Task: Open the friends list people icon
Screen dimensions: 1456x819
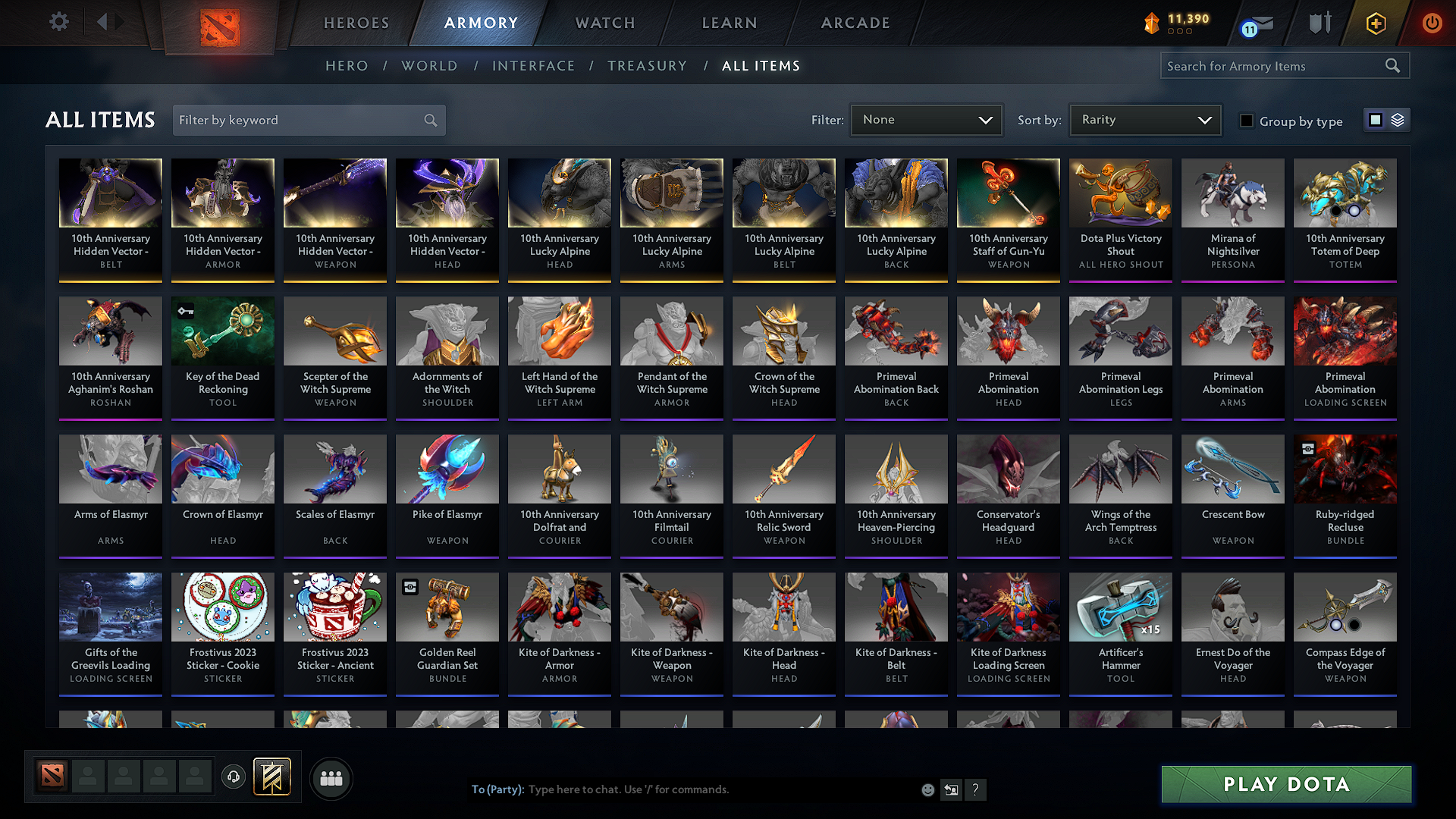Action: tap(331, 777)
